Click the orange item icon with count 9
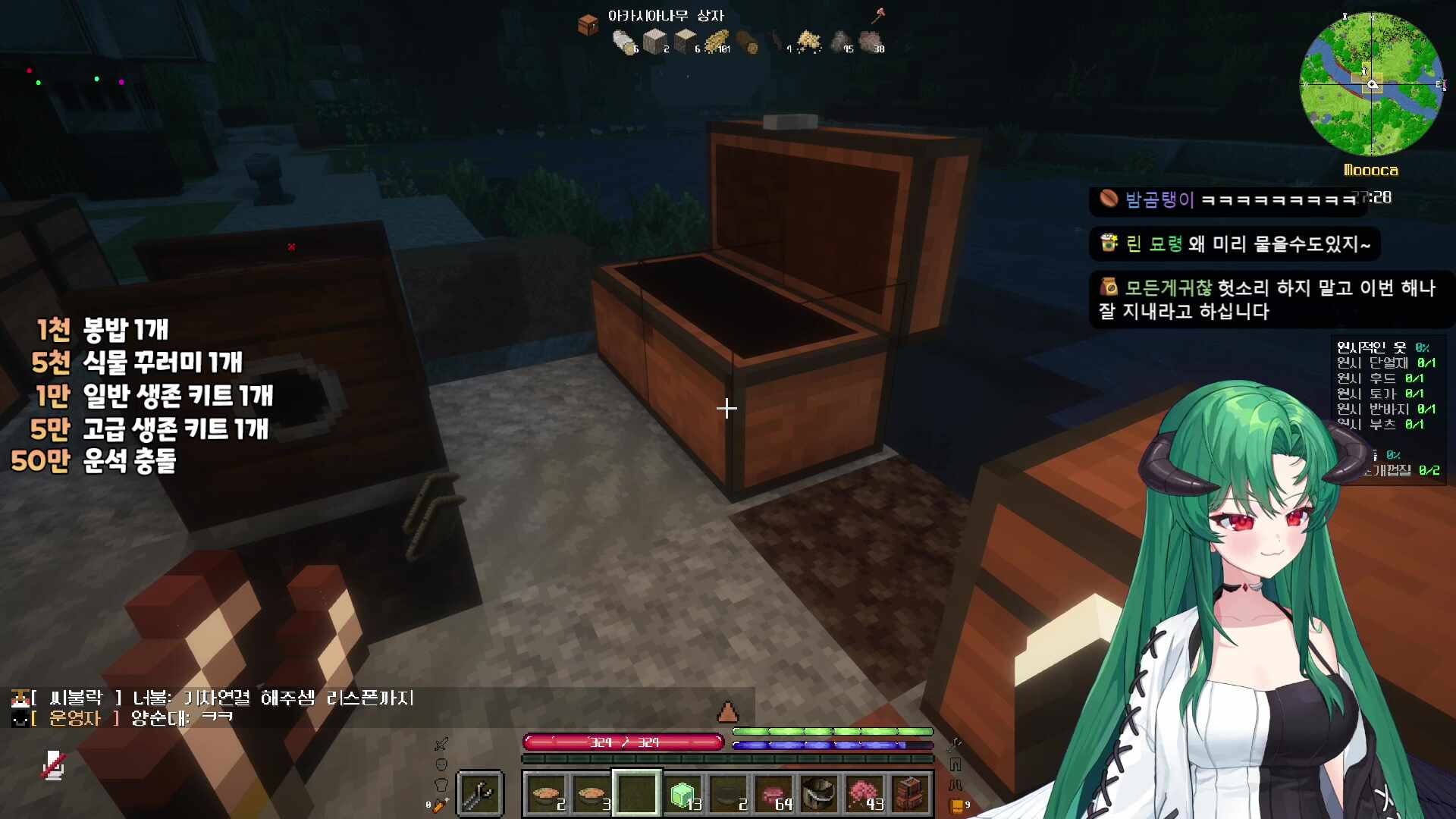Screen dimensions: 1456x819 tap(957, 805)
